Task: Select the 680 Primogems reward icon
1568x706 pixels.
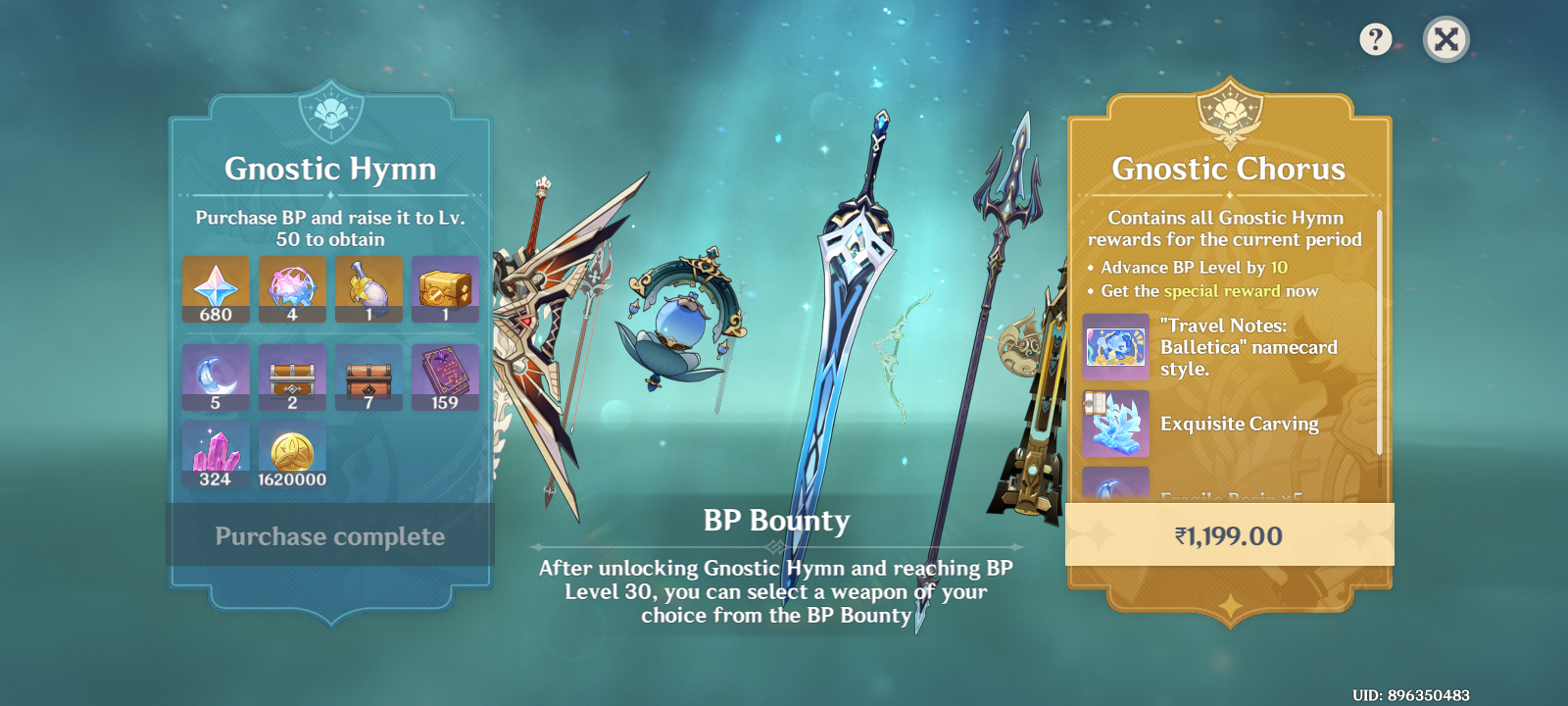Action: 216,289
